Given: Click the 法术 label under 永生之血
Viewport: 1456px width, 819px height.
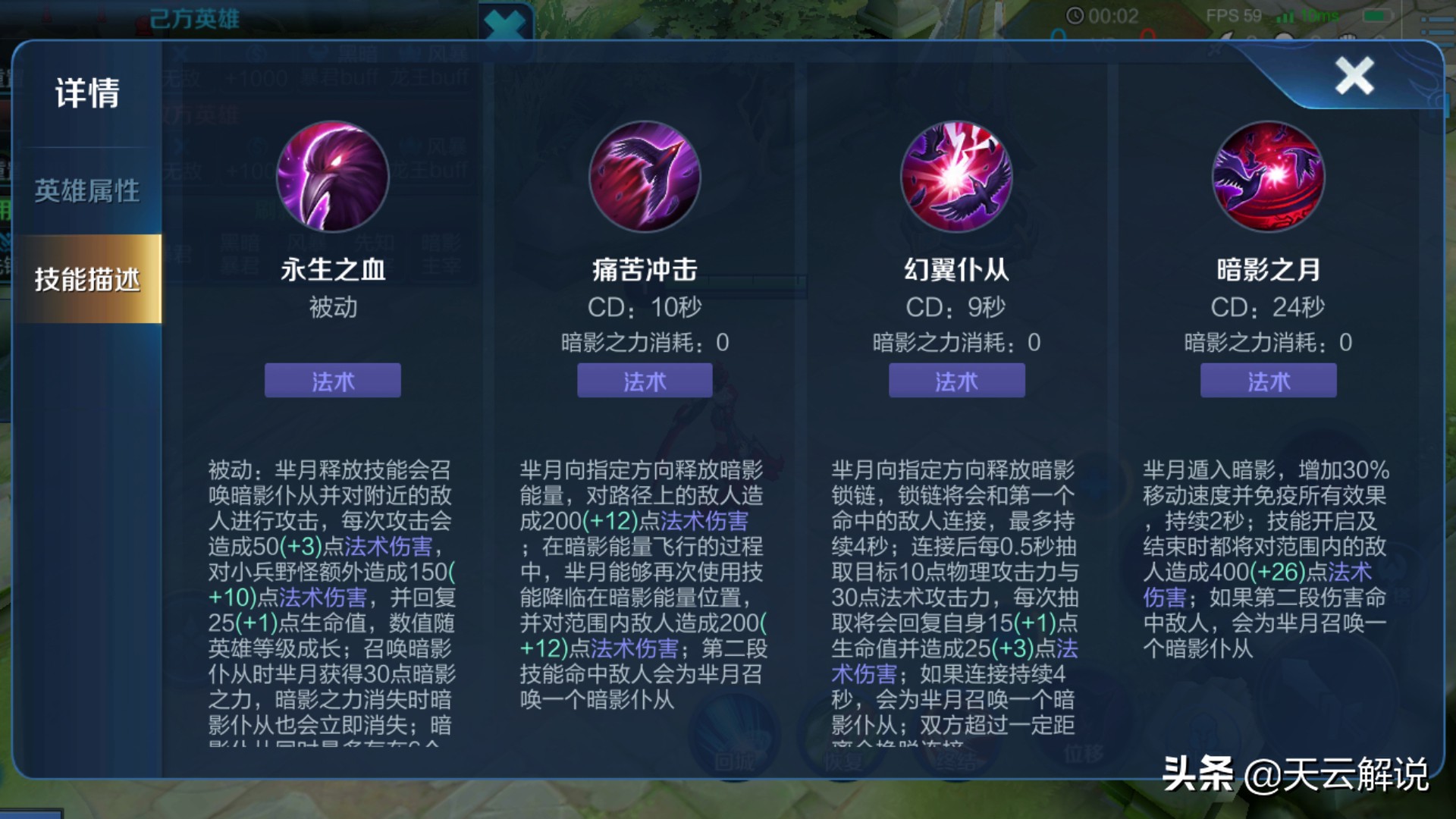Looking at the screenshot, I should (332, 381).
